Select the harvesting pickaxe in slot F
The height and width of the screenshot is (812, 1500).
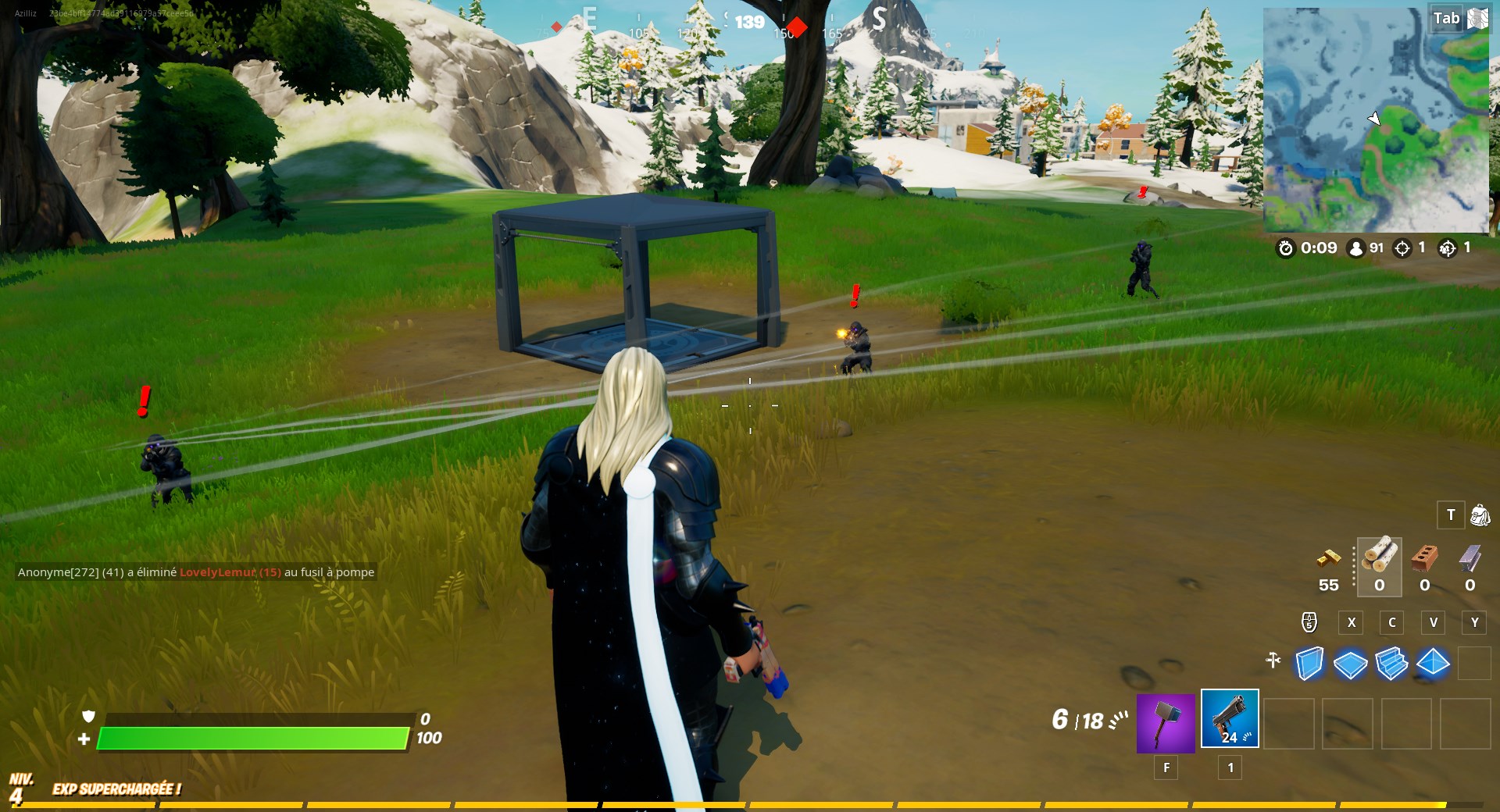click(x=1166, y=722)
